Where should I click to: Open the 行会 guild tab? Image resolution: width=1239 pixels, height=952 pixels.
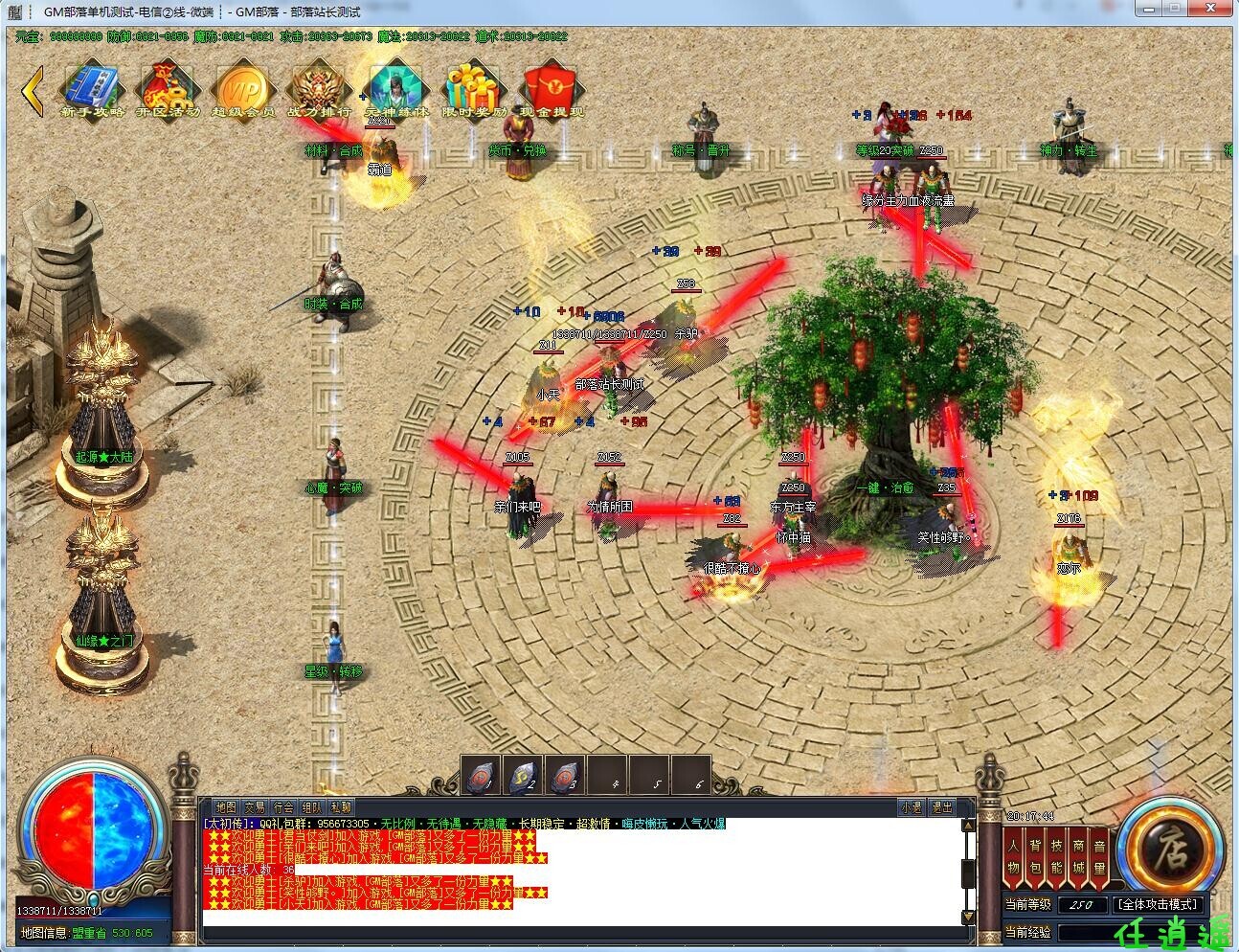click(x=282, y=807)
